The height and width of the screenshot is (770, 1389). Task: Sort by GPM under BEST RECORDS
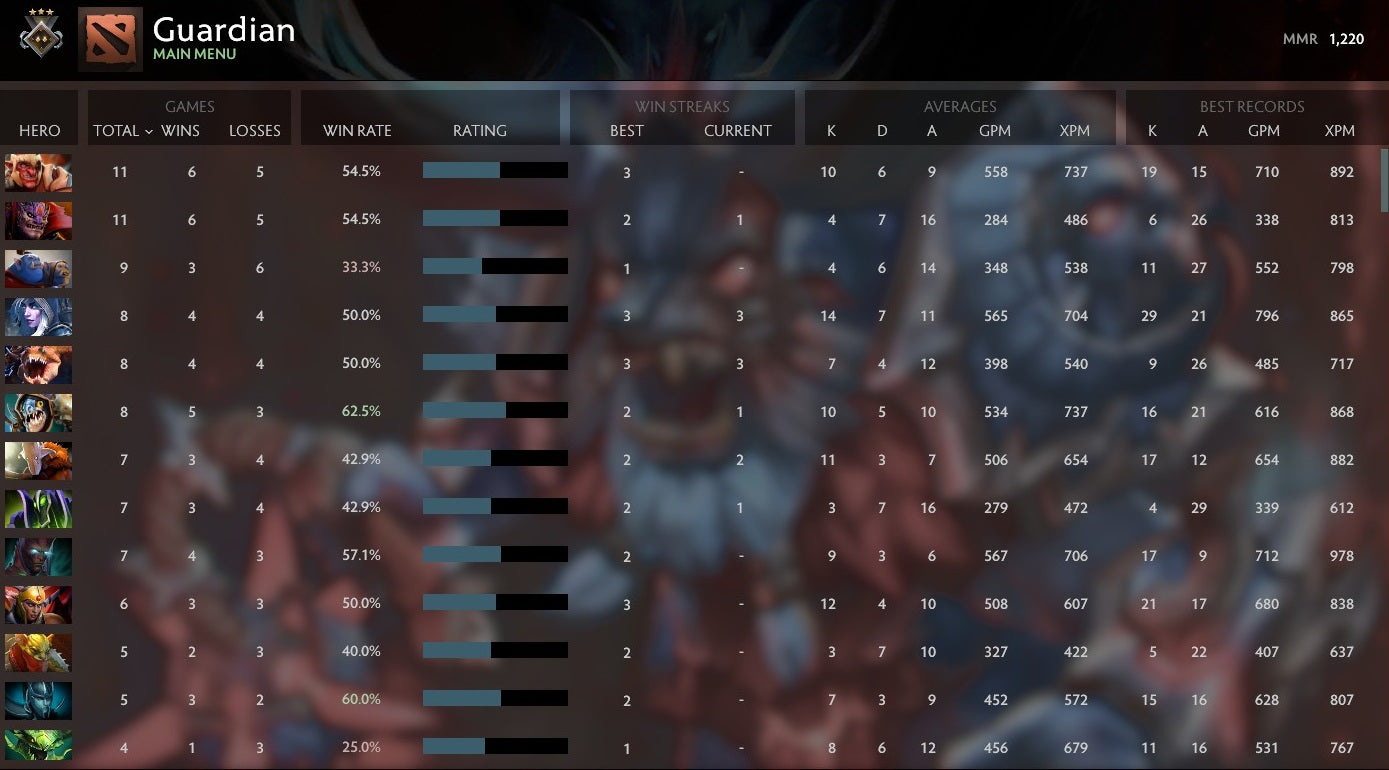pyautogui.click(x=1264, y=130)
